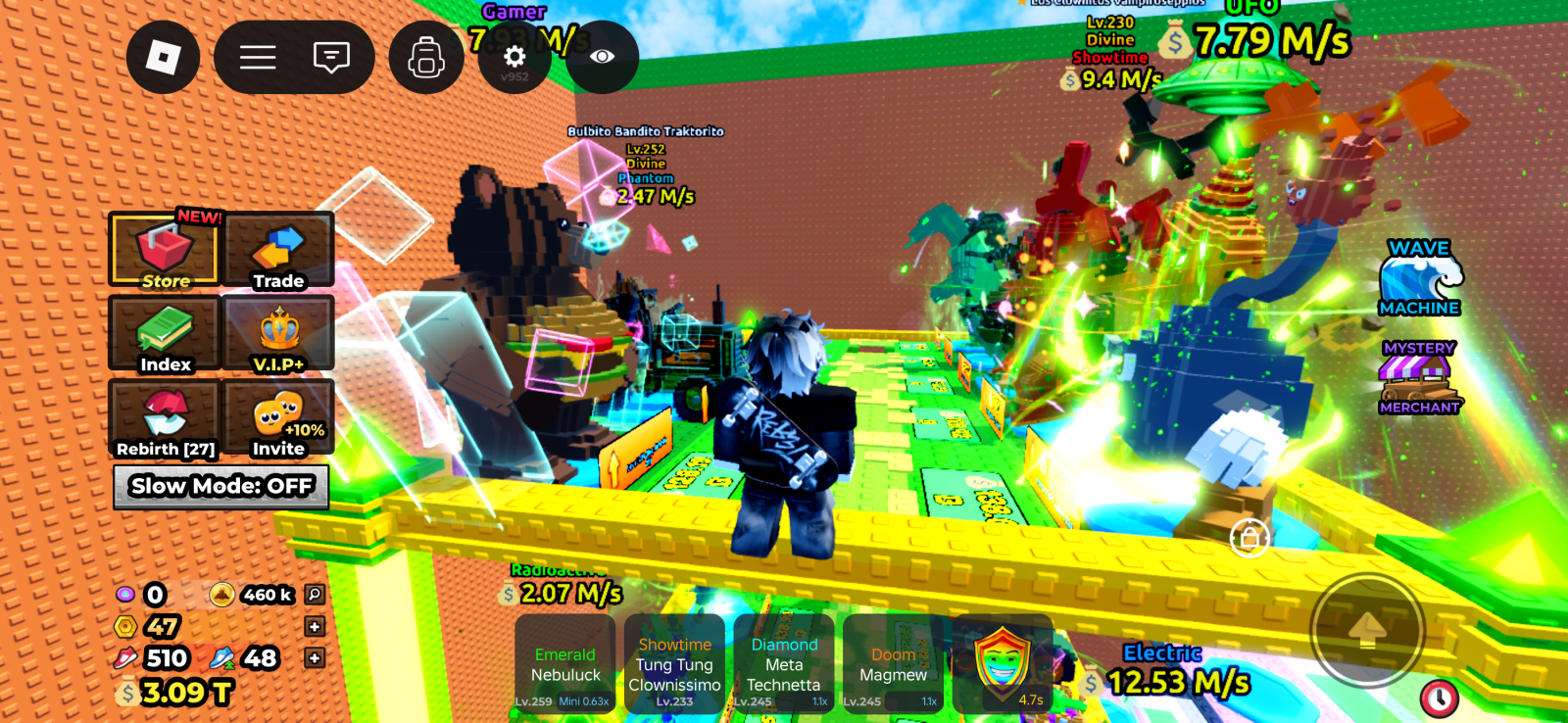Open the Mystery Merchant shortcut
Screen dimensions: 1568x723
click(1418, 378)
